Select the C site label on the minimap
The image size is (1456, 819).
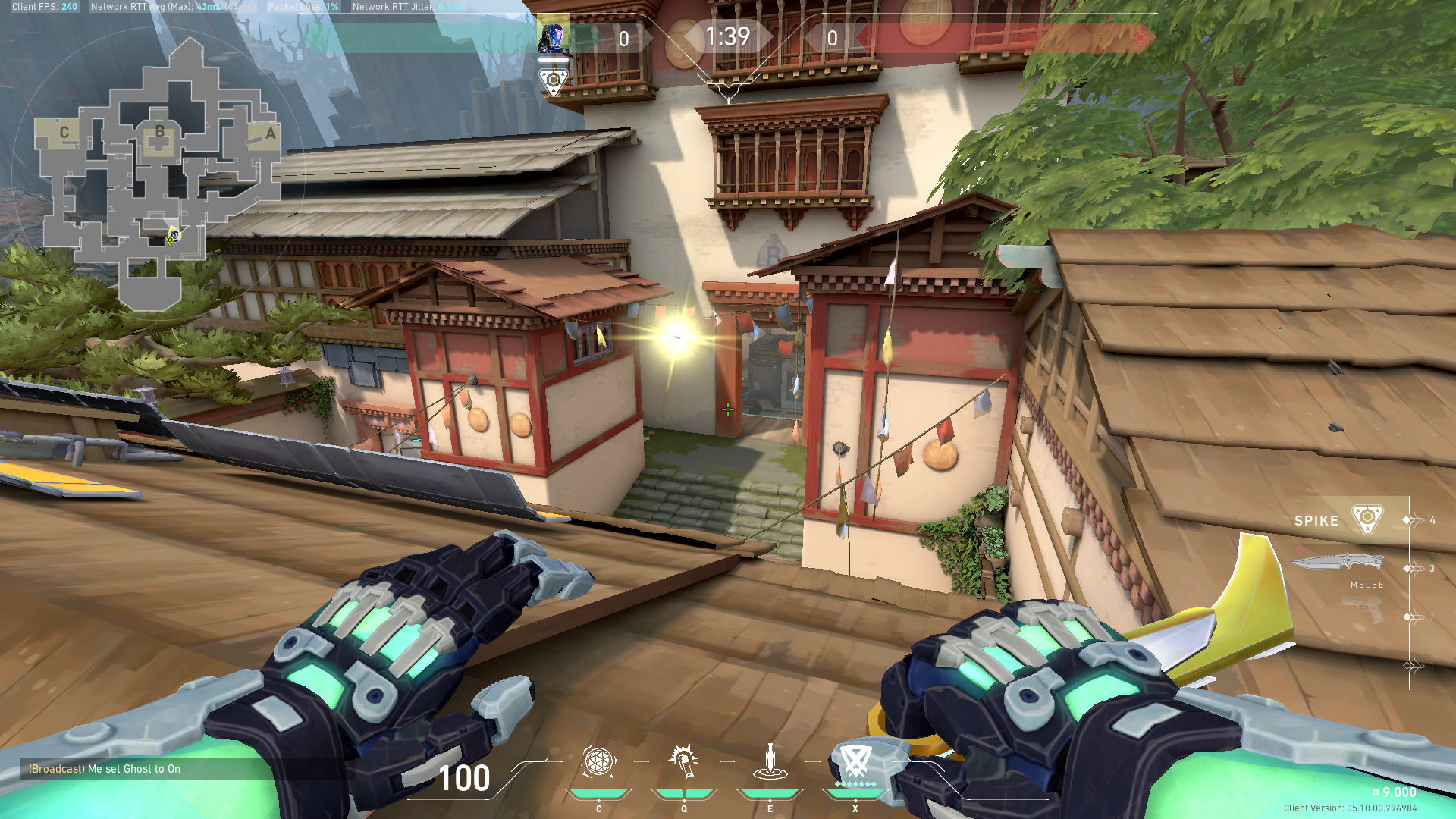pos(64,130)
